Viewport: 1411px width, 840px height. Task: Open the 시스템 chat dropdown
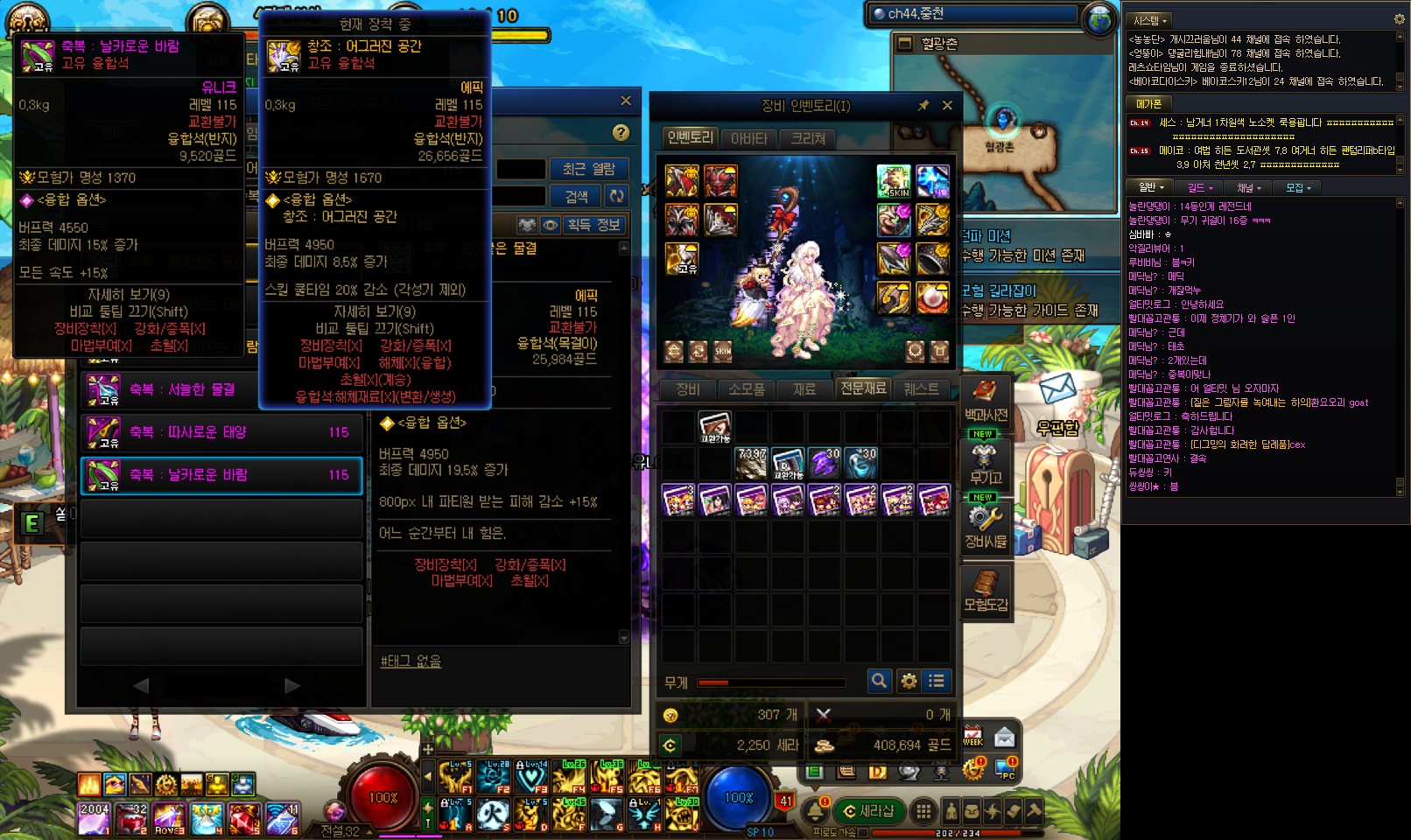click(x=1150, y=20)
